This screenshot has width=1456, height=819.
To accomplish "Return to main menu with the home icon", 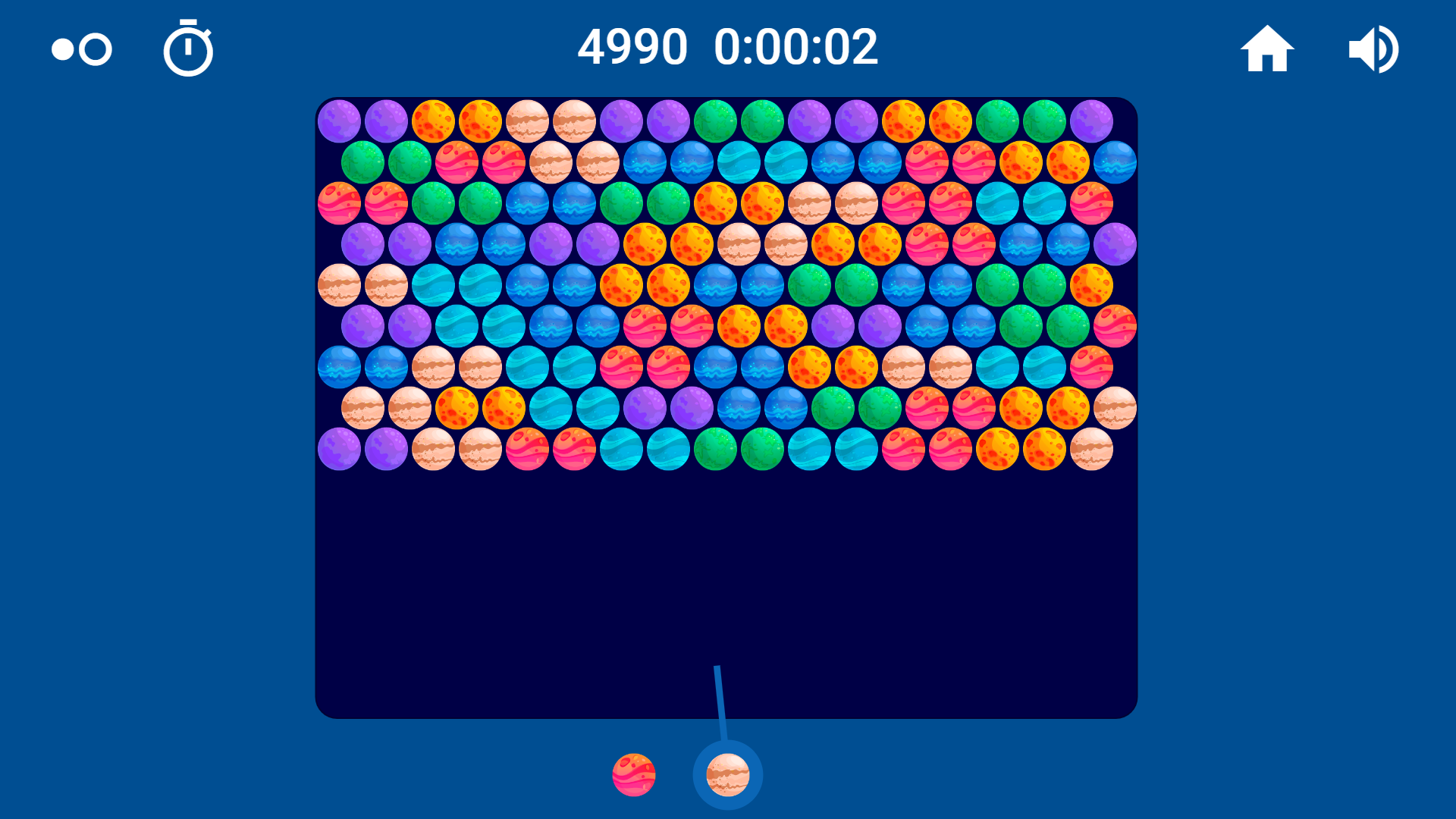I will click(x=1267, y=48).
